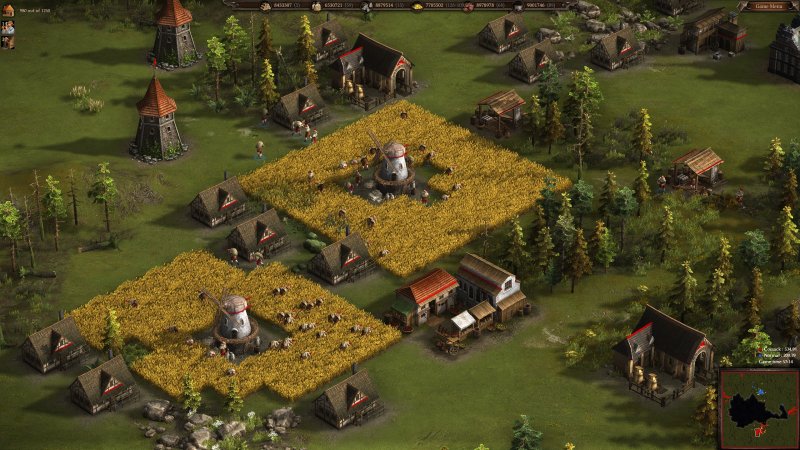Open the Game Menu
Image resolution: width=800 pixels, height=450 pixels.
[767, 6]
